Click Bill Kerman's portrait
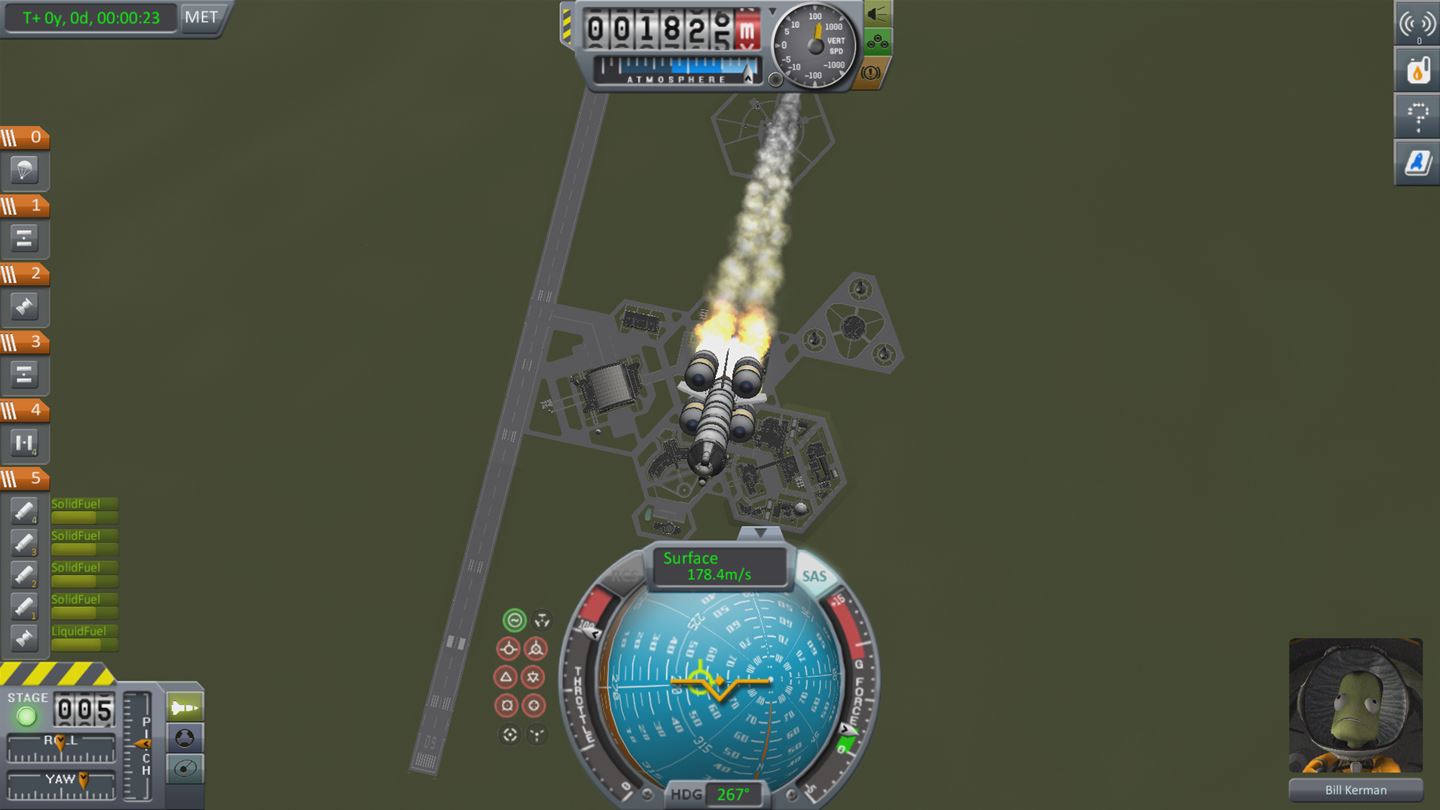 [1355, 705]
